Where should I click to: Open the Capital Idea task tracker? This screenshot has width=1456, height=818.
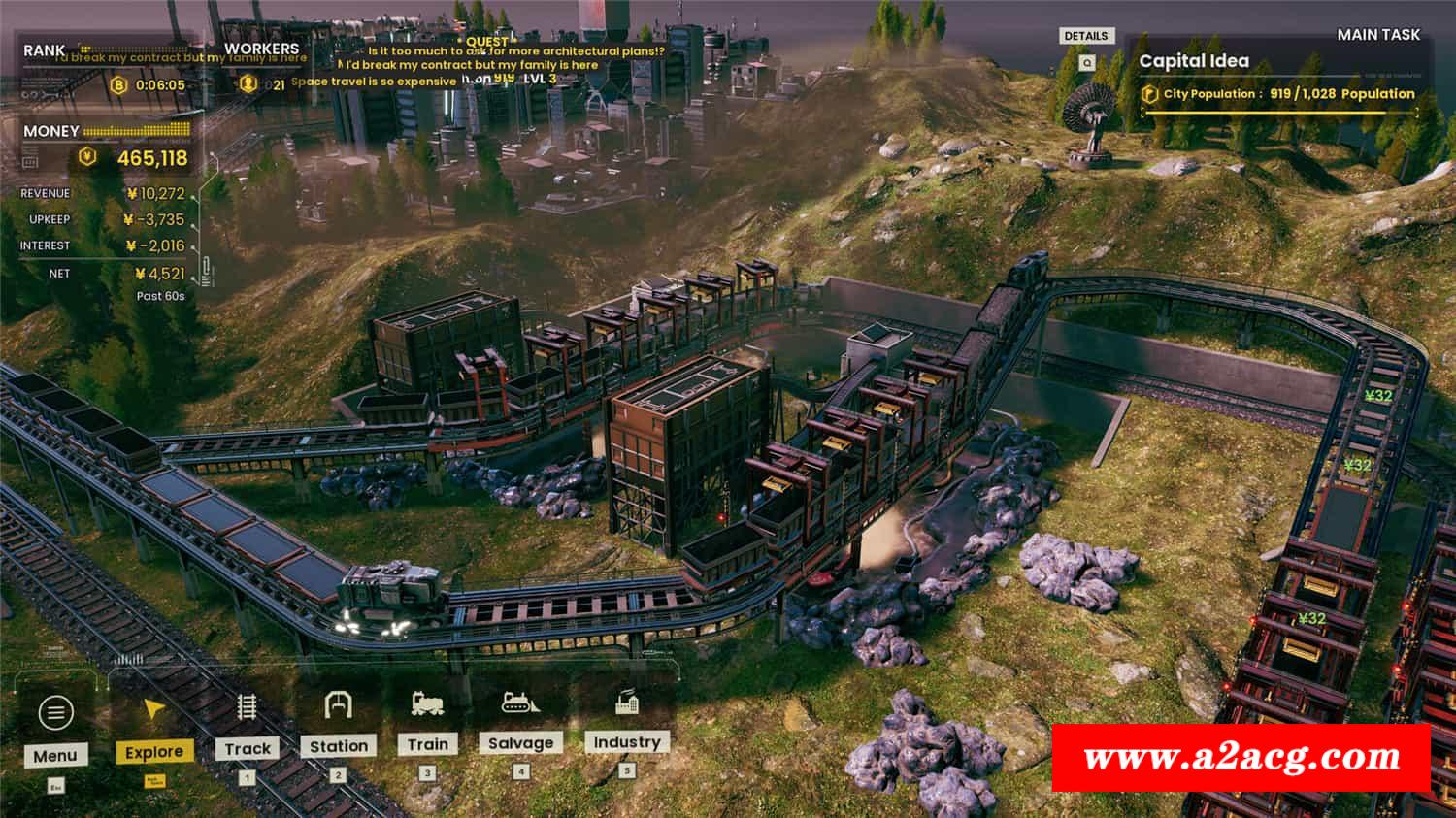coord(1193,61)
